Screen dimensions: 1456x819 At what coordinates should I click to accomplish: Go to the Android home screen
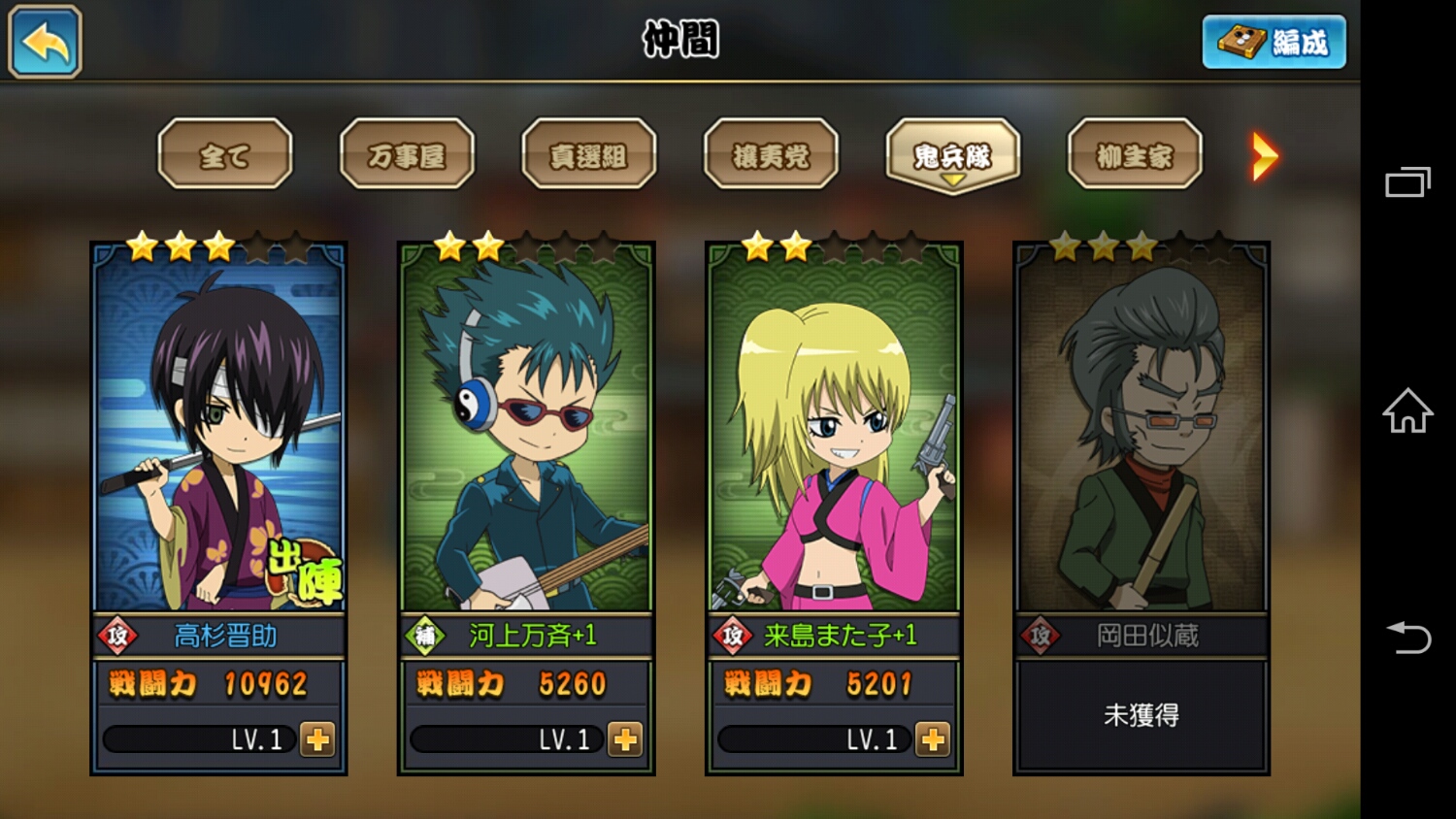[x=1407, y=410]
